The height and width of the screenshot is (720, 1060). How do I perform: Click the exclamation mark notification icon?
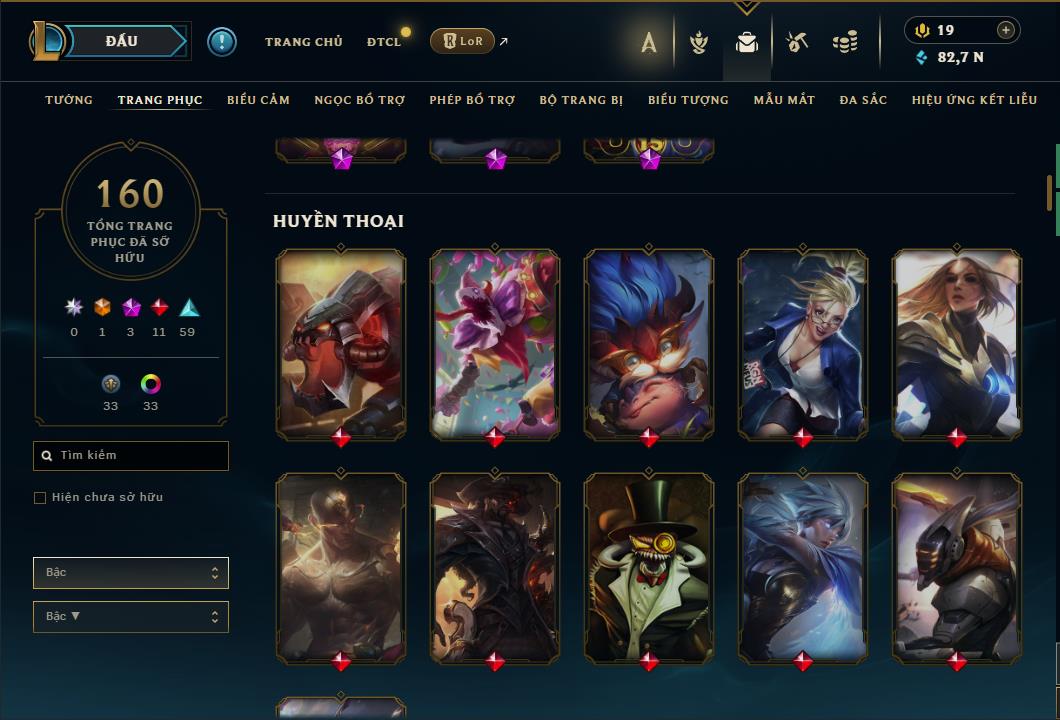[222, 42]
